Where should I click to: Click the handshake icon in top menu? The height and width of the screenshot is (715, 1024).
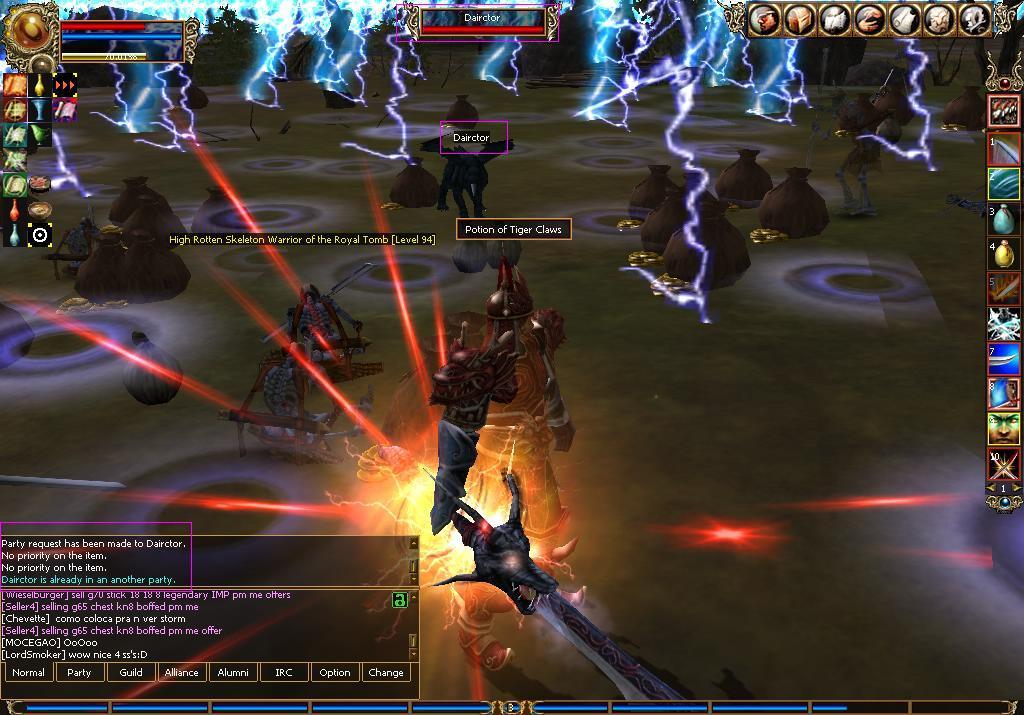tap(869, 20)
